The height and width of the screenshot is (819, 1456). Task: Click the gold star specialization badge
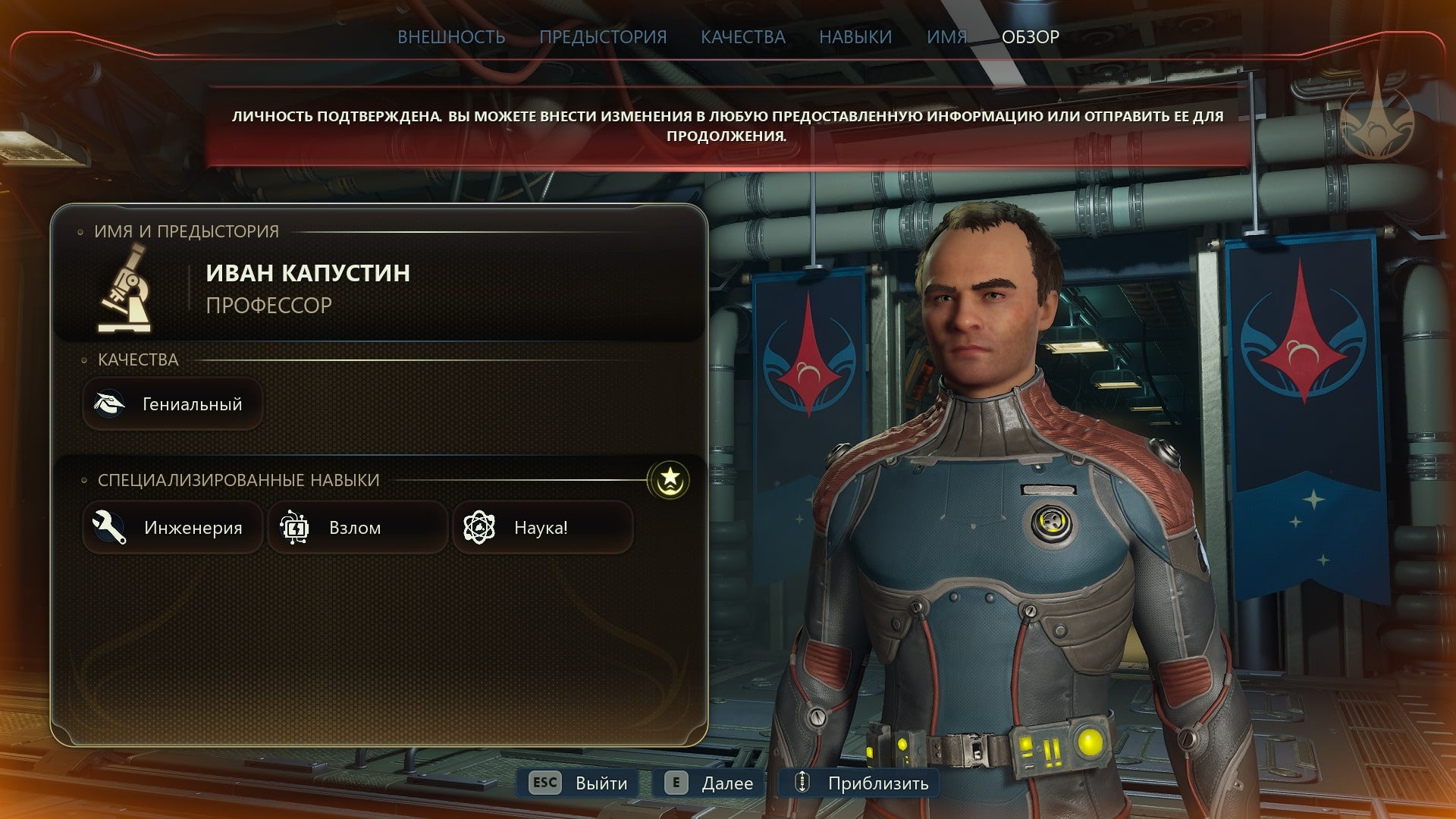669,480
